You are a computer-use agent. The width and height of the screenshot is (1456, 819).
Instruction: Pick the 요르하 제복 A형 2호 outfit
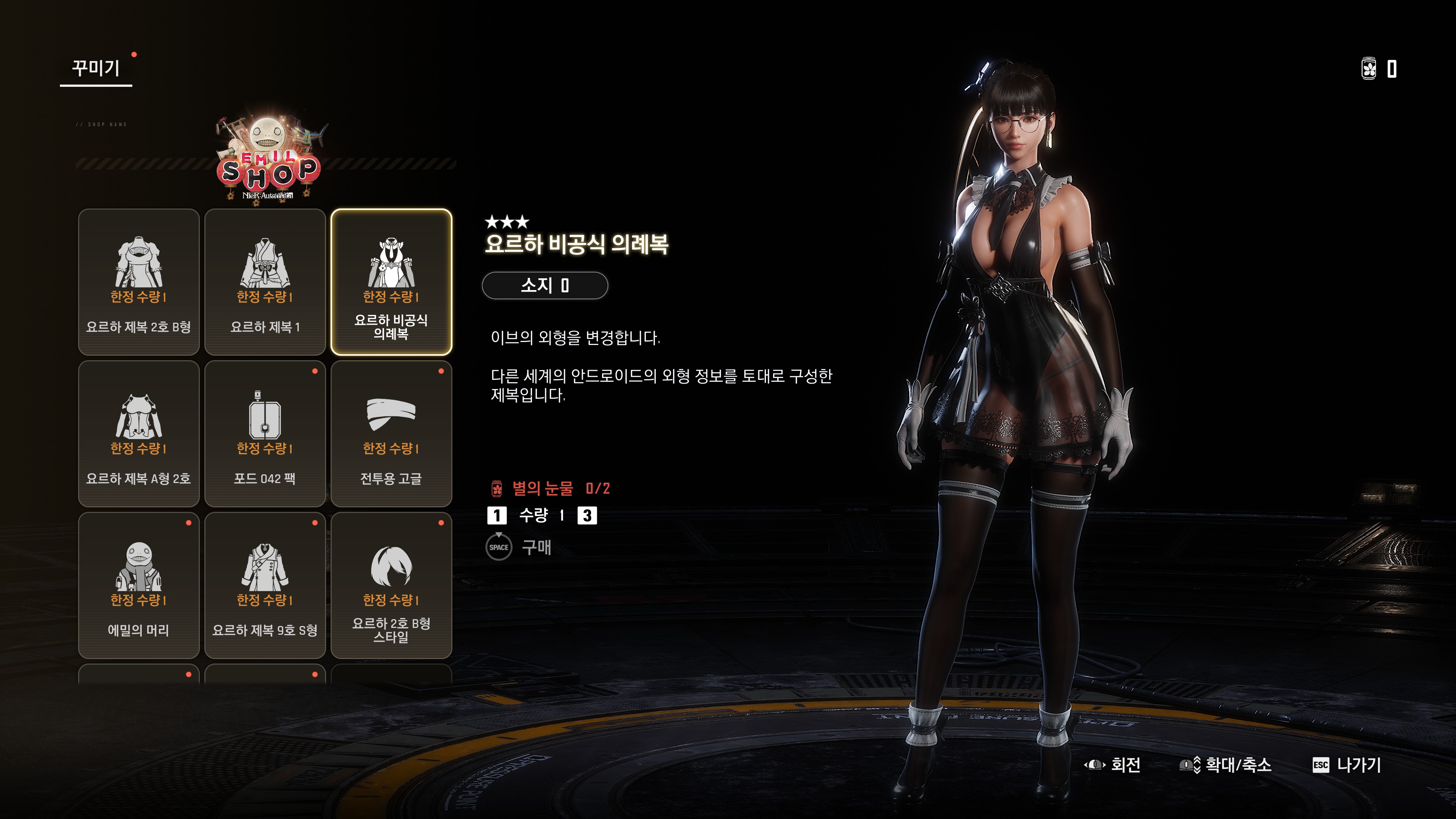138,433
